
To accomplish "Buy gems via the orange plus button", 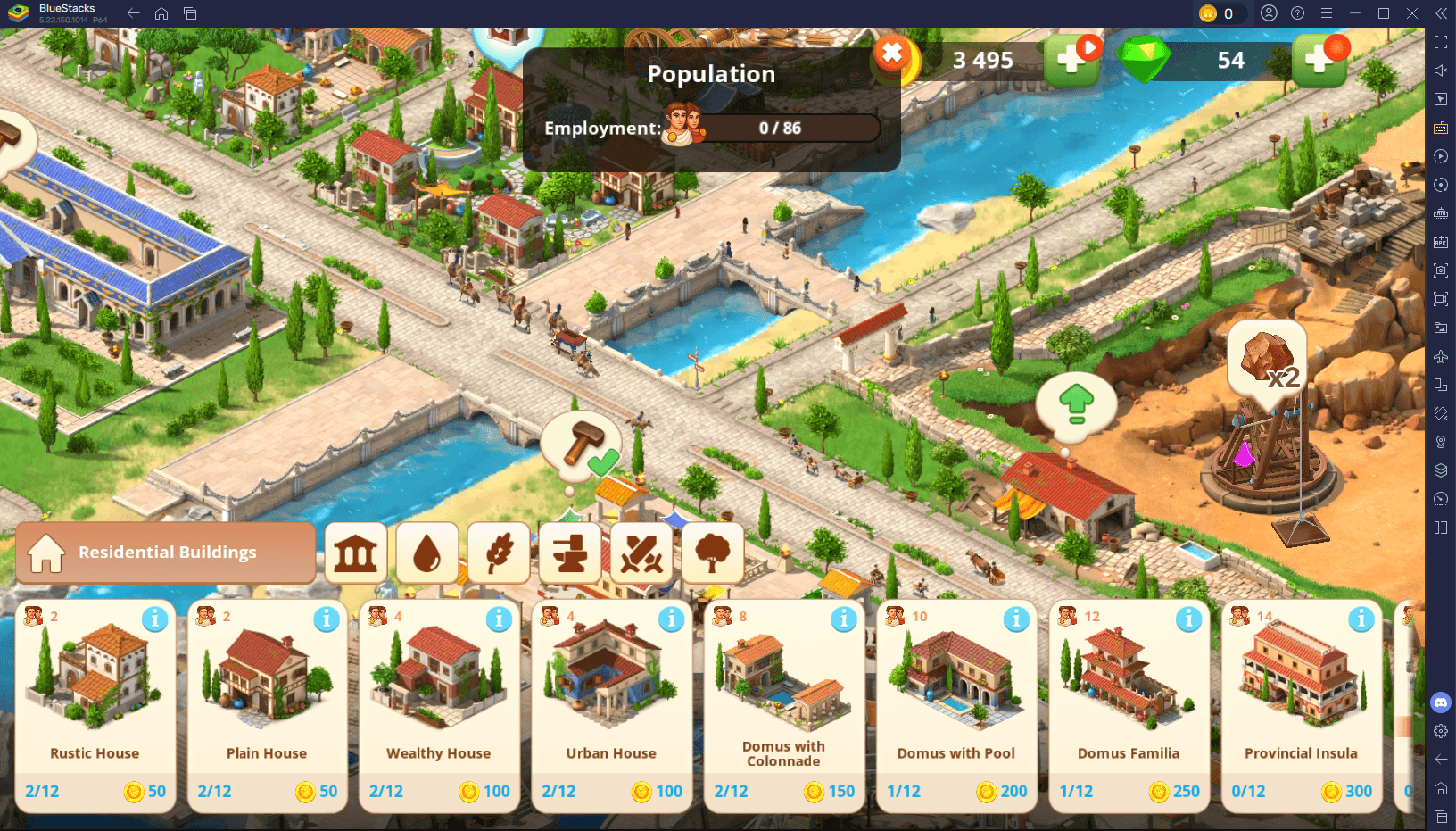I will pyautogui.click(x=1321, y=61).
